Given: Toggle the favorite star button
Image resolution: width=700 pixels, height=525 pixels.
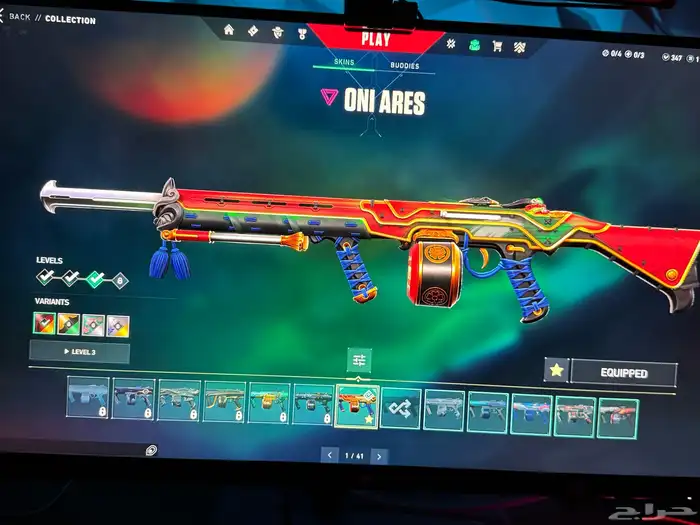Looking at the screenshot, I should coord(556,371).
